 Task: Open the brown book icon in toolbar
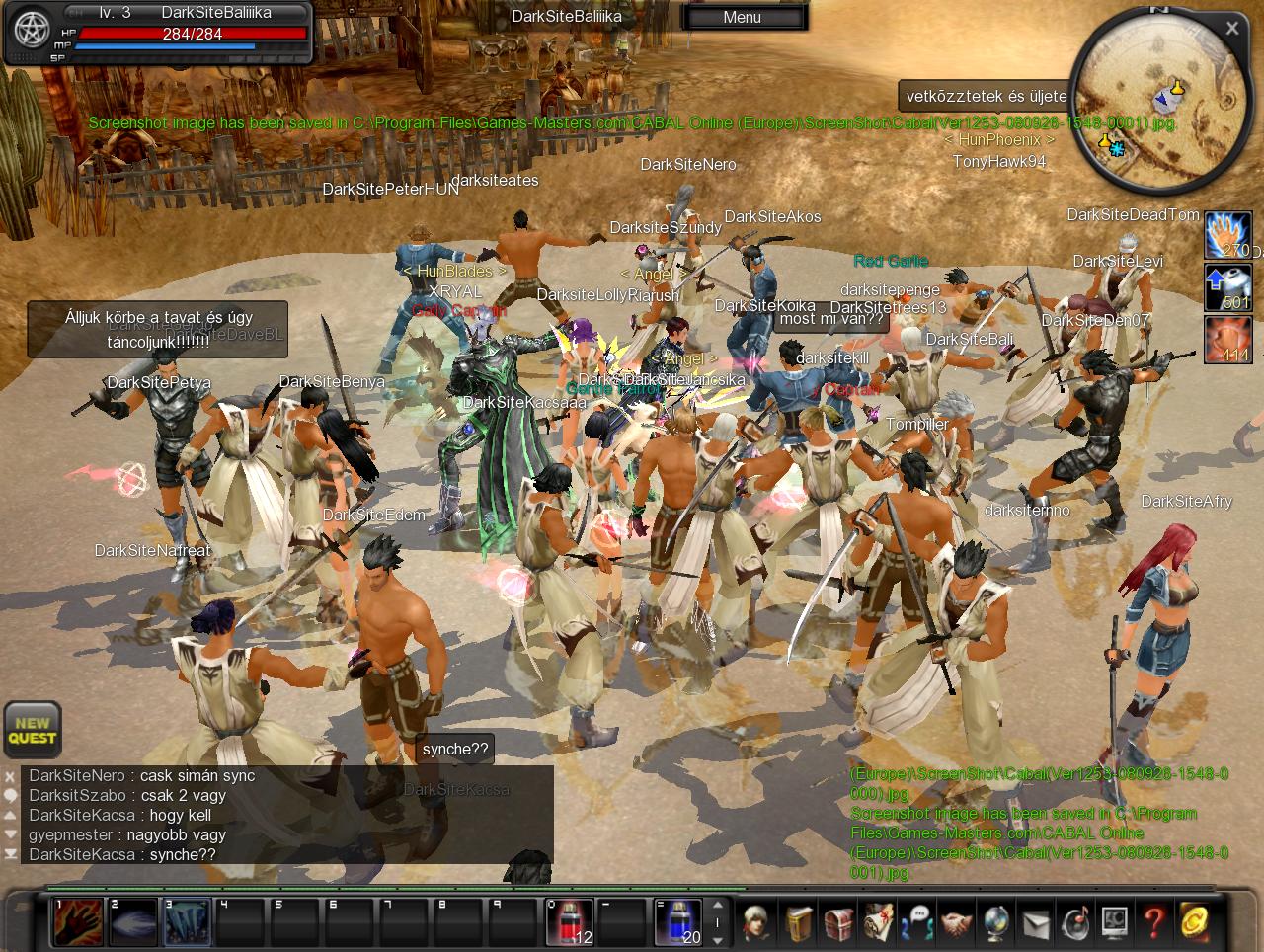click(798, 922)
